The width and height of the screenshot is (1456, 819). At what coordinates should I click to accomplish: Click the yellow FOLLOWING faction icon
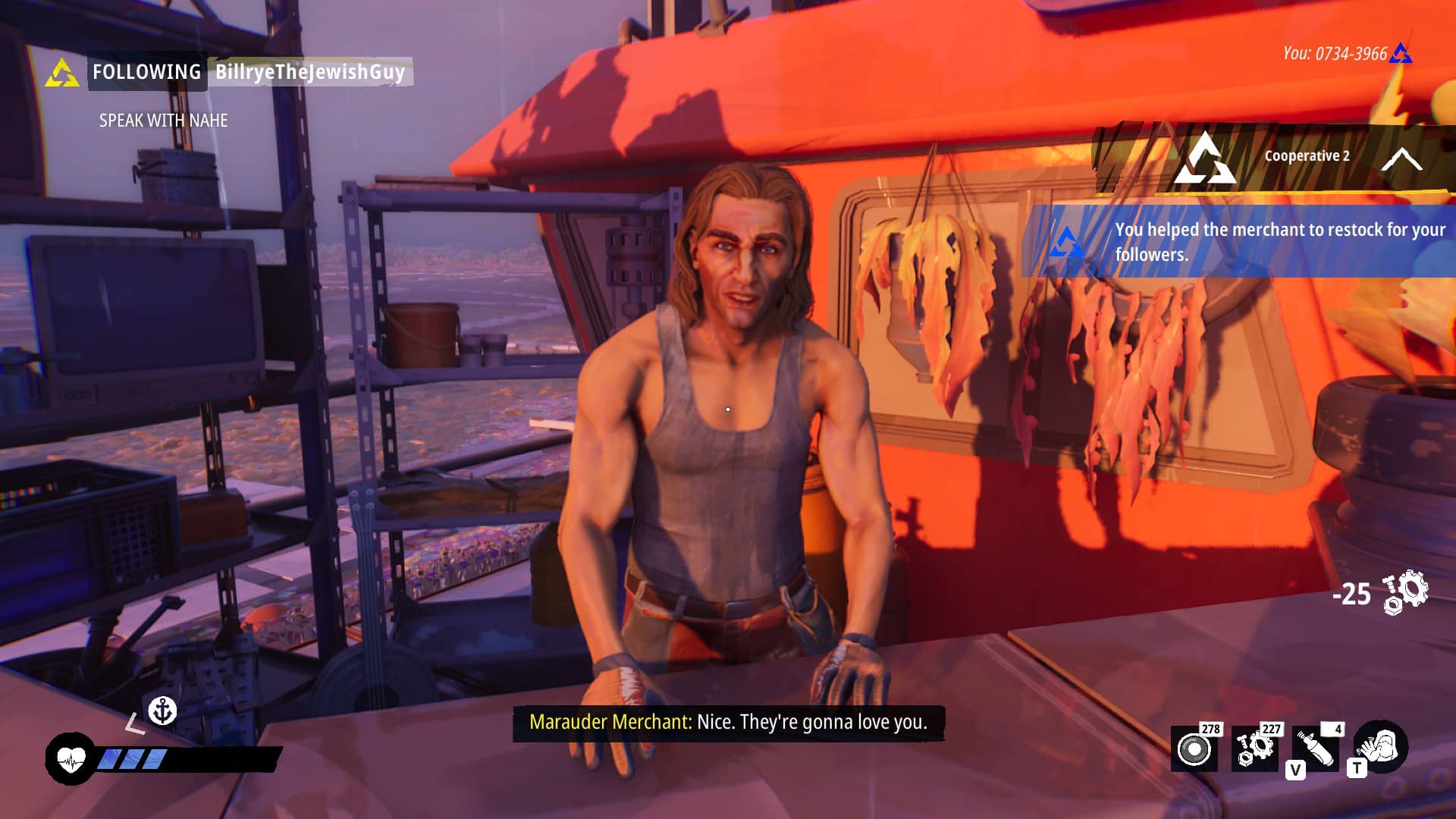click(x=62, y=74)
